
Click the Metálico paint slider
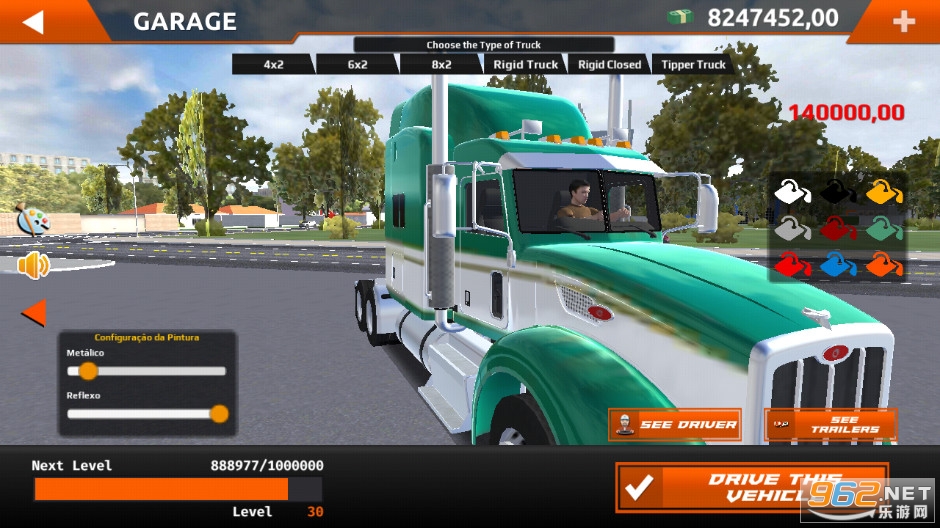pyautogui.click(x=146, y=371)
